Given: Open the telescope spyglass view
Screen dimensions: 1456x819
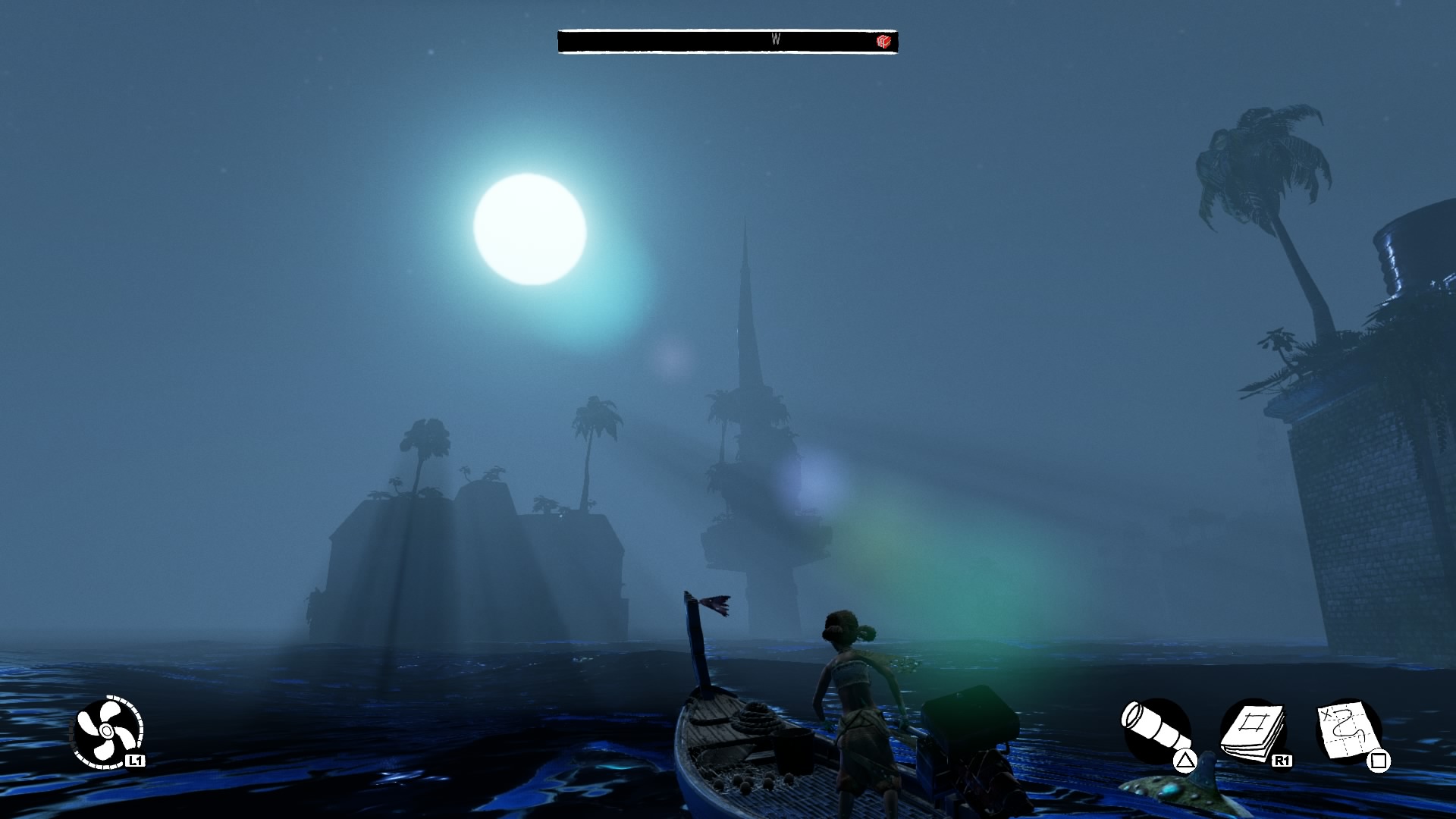Looking at the screenshot, I should tap(1154, 730).
